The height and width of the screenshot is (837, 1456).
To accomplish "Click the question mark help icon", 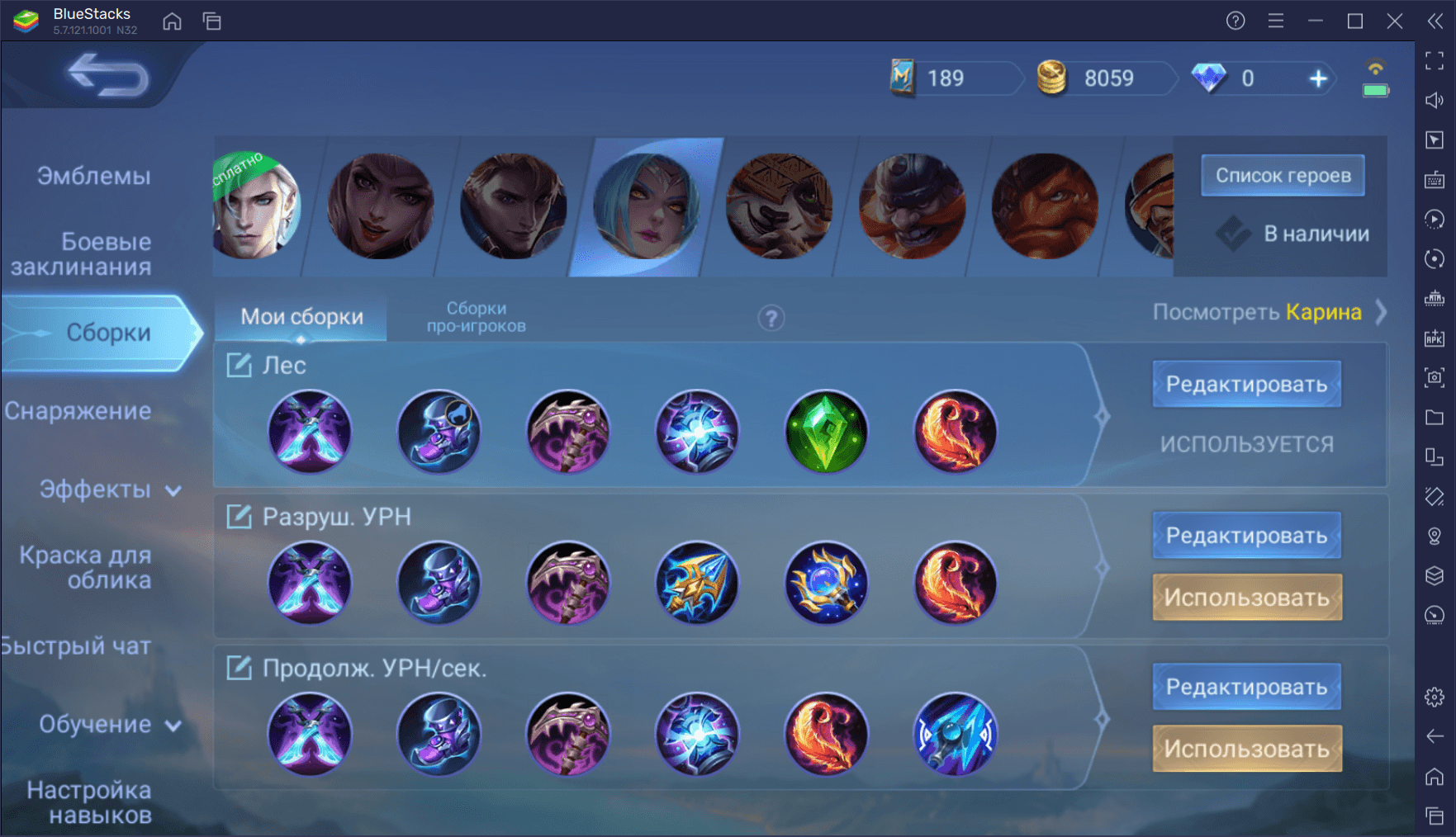I will click(771, 318).
